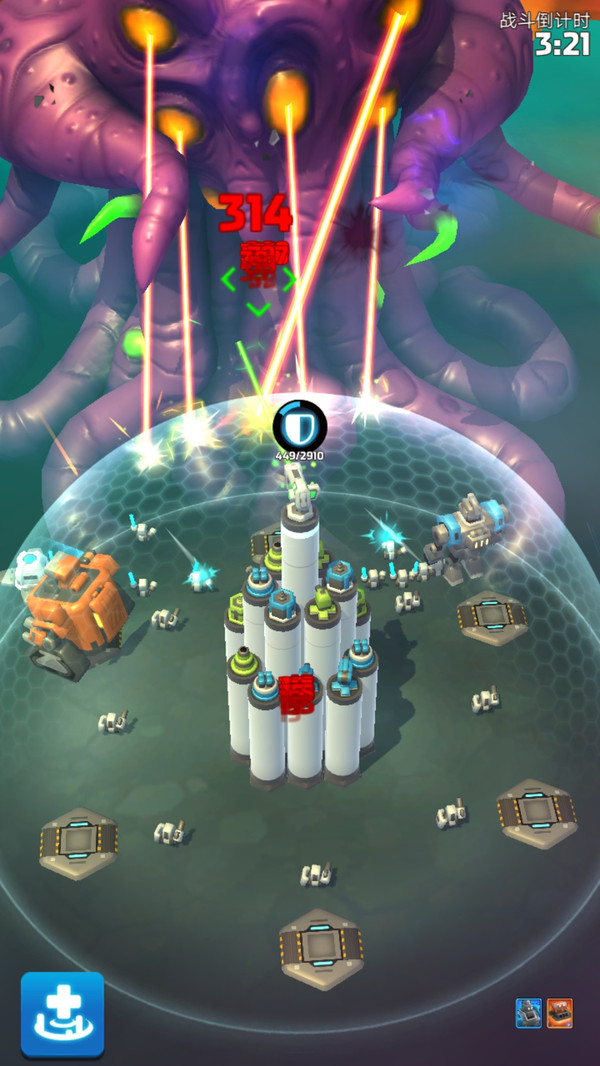Viewport: 600px width, 1066px height.
Task: Select the blue gray robot unit card
Action: click(528, 1013)
